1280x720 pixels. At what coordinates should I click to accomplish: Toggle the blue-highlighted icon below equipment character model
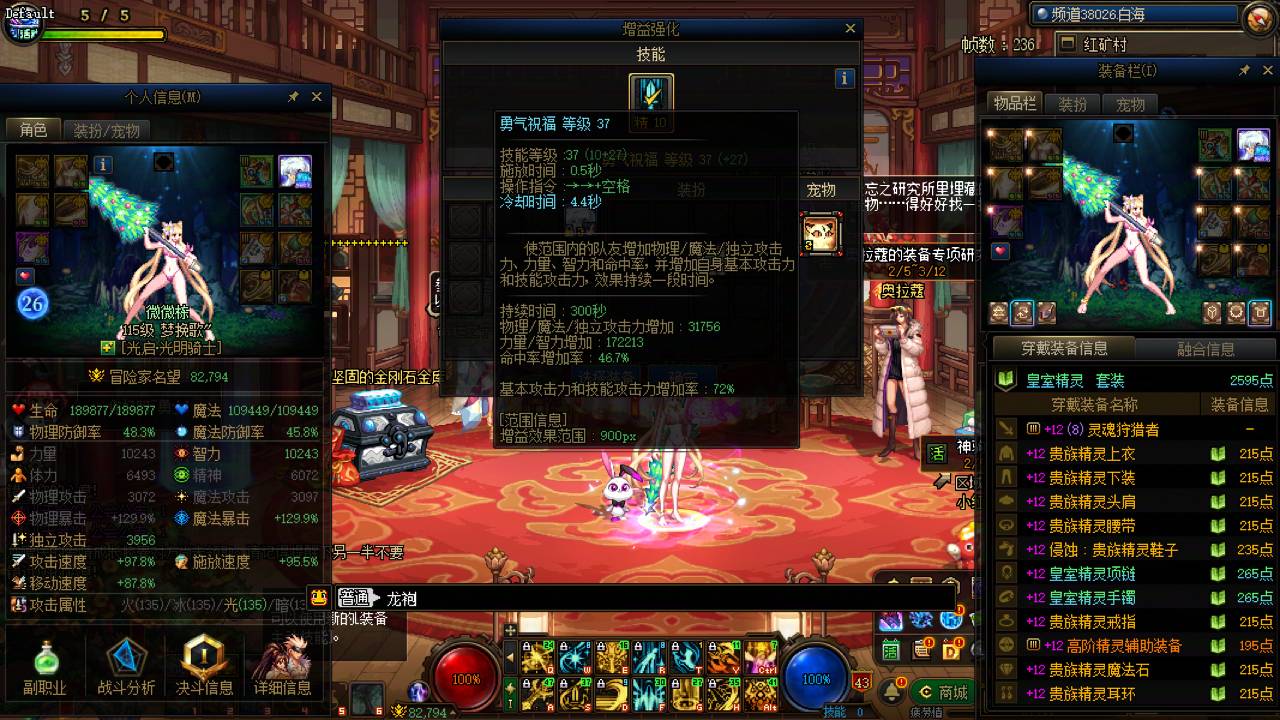(1022, 313)
